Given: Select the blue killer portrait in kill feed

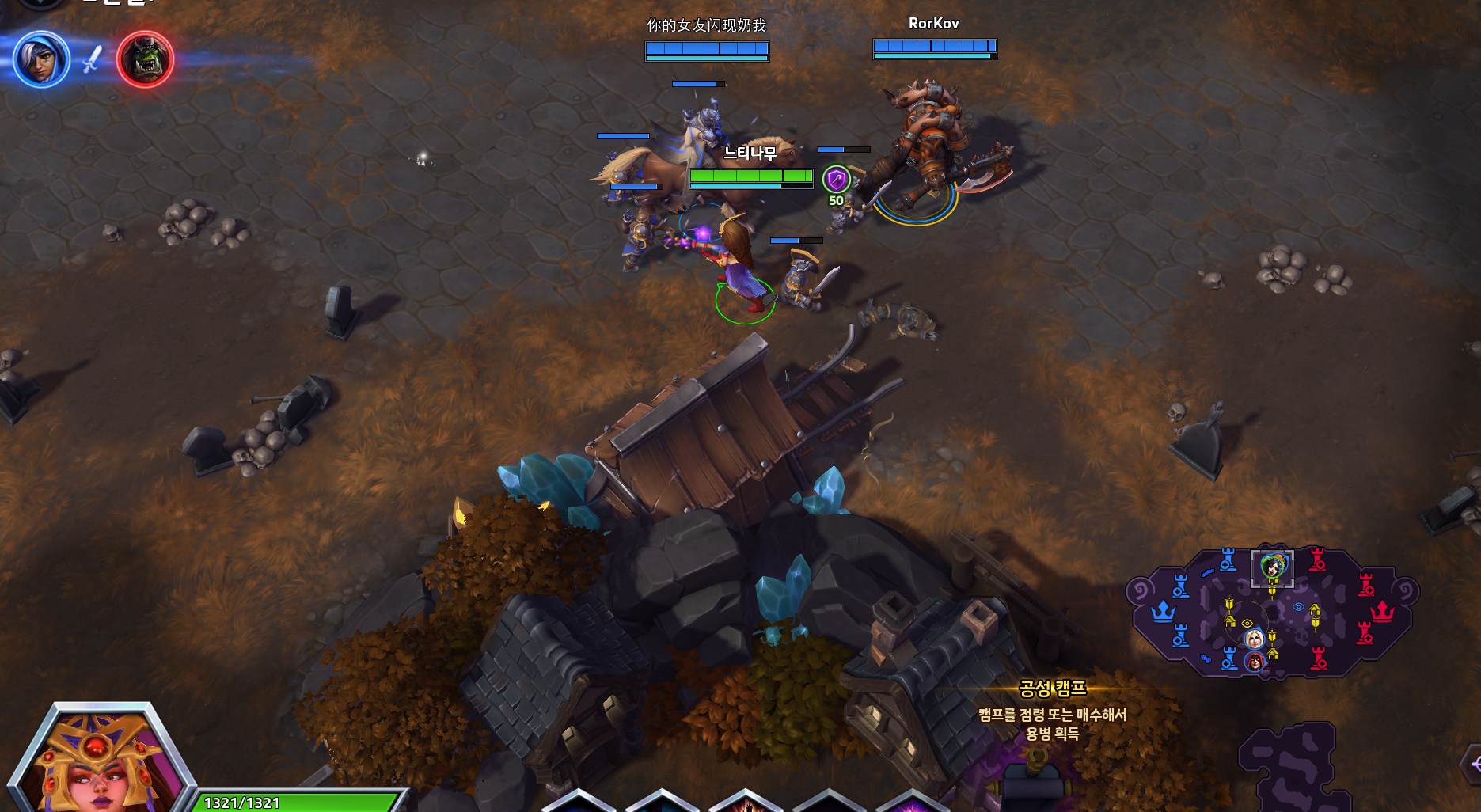Looking at the screenshot, I should coord(41,59).
